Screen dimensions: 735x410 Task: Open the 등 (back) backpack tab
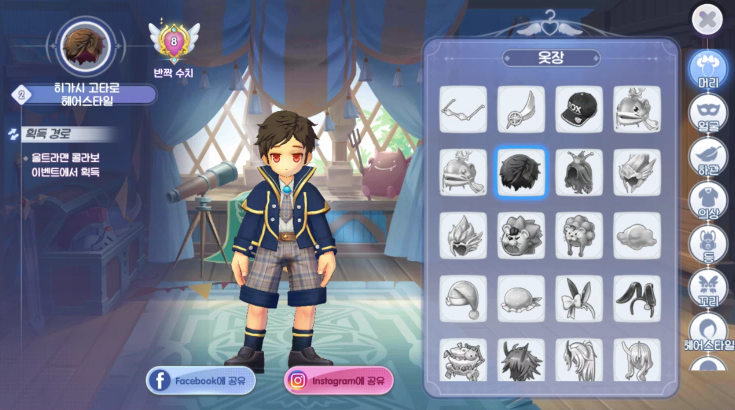[x=708, y=245]
